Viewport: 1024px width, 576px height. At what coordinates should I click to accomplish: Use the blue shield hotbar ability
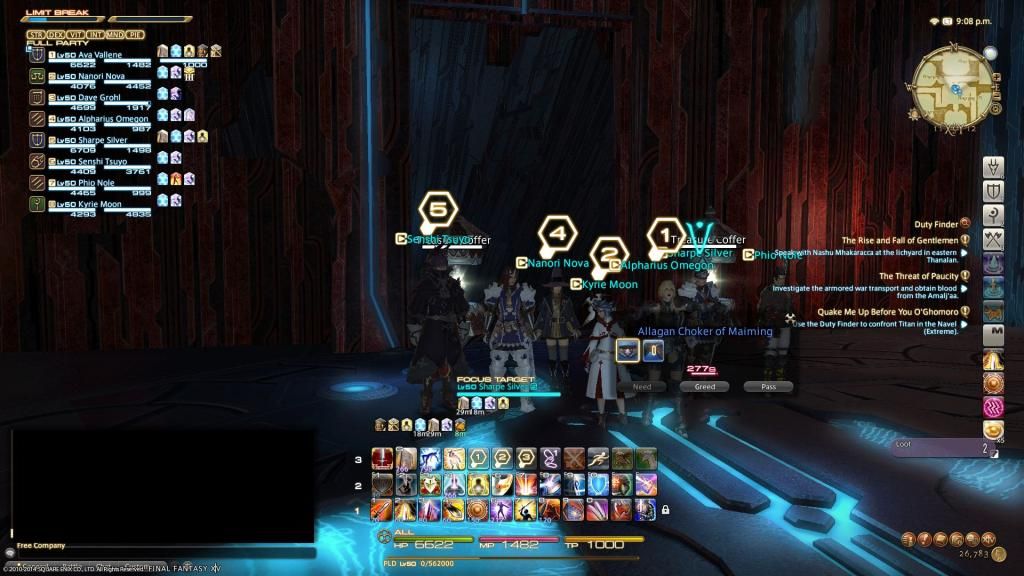pos(598,485)
